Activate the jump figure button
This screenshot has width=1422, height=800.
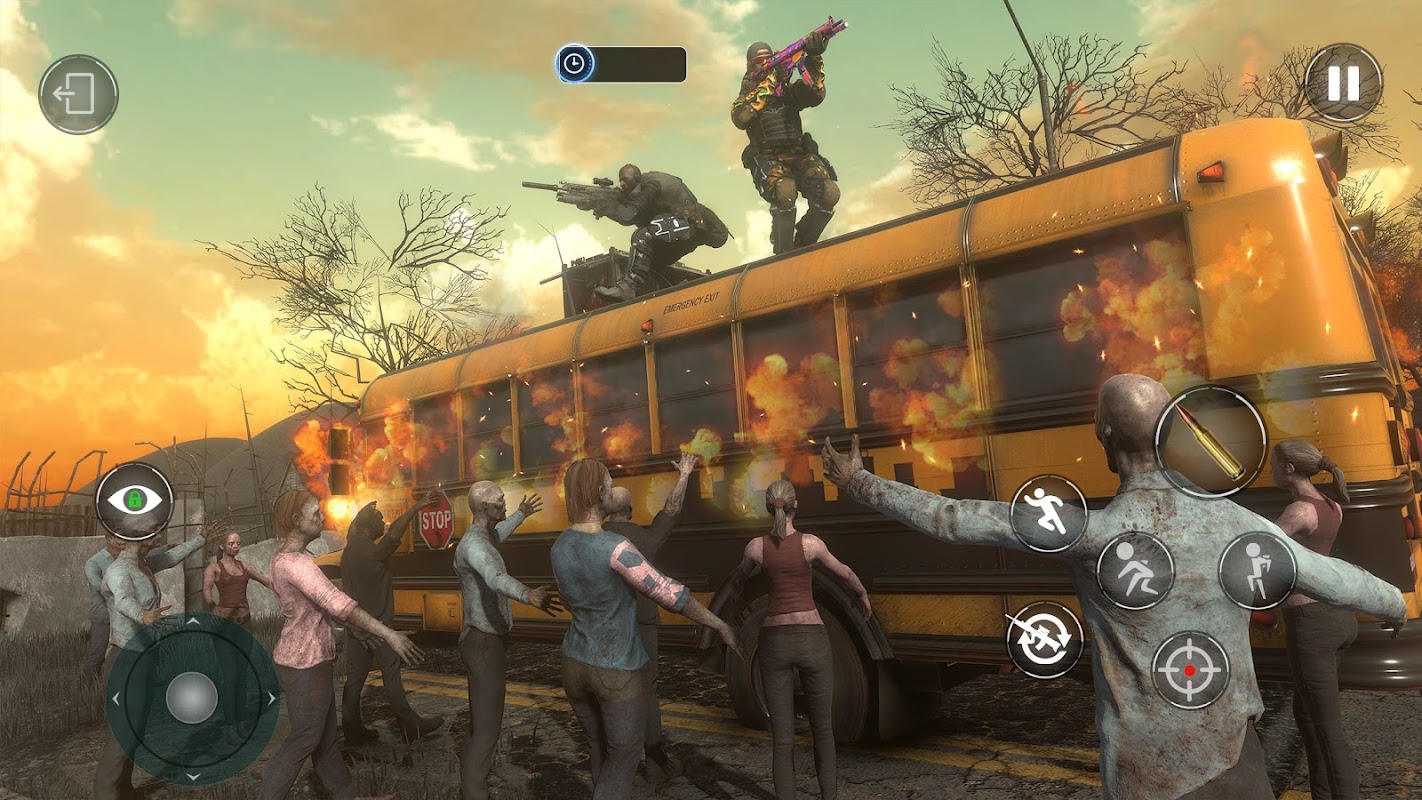click(1257, 570)
